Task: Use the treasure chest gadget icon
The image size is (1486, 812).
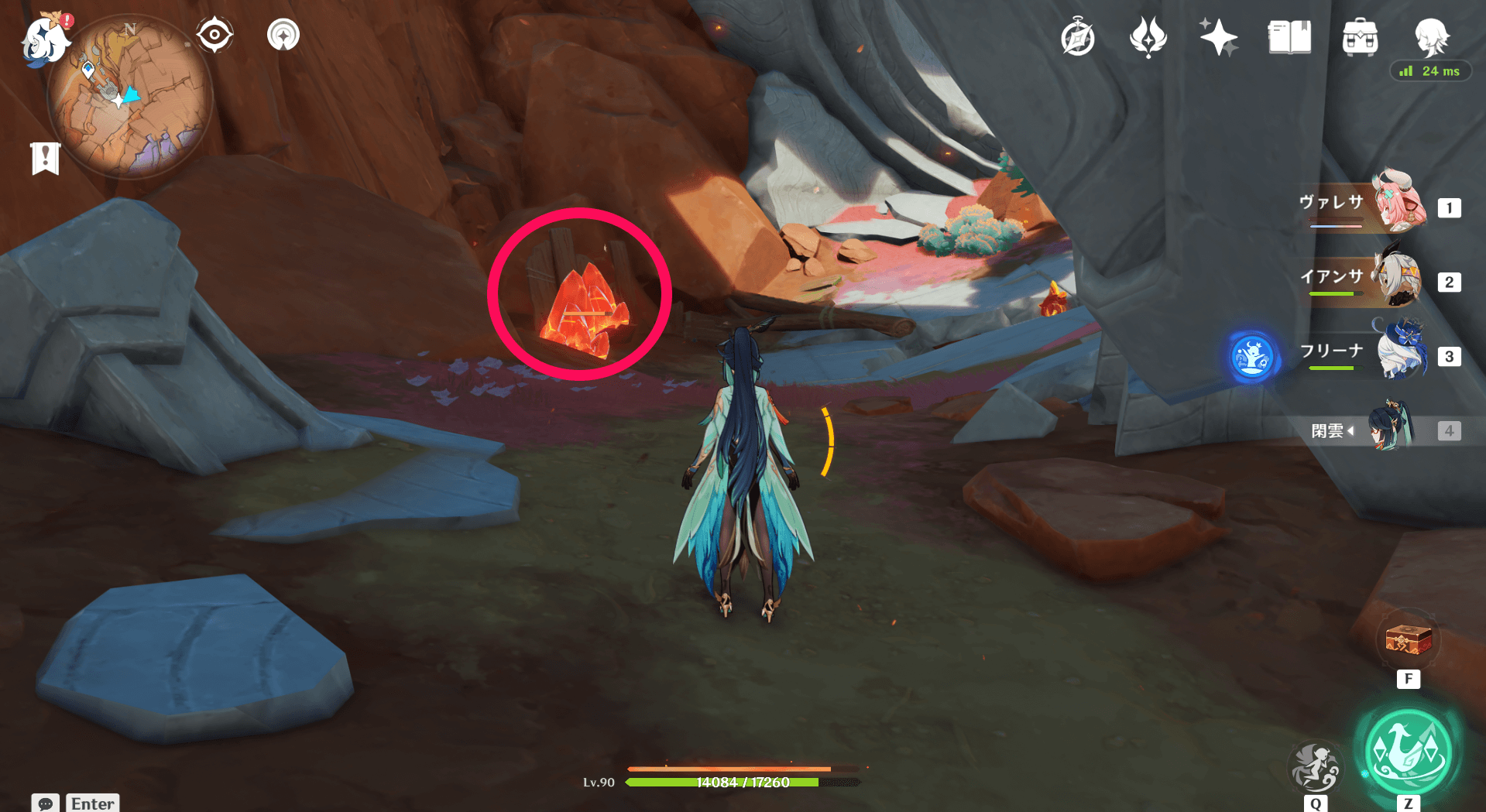Action: pyautogui.click(x=1408, y=641)
